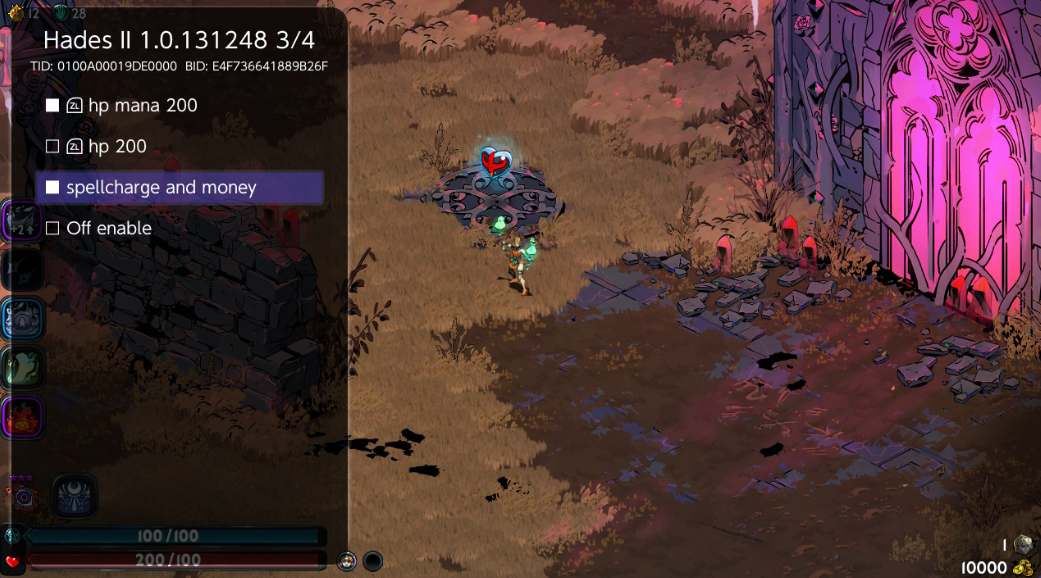This screenshot has height=578, width=1041.
Task: Enable the "hp 200" cheat entry
Action: tap(53, 146)
